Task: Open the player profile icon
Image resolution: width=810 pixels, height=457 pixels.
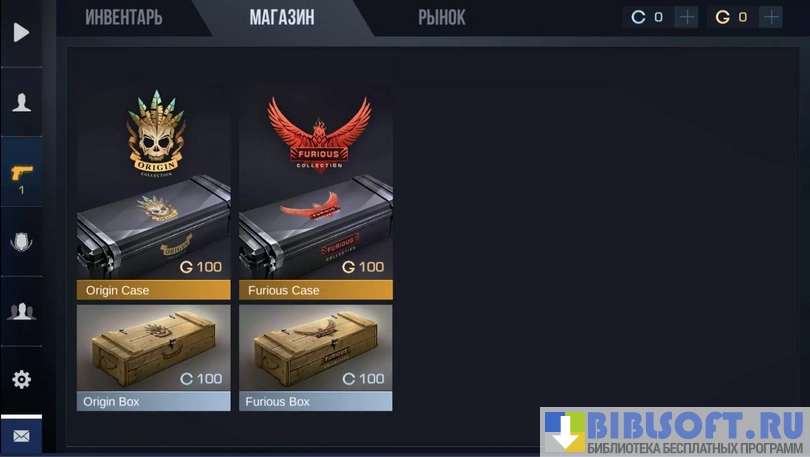Action: (21, 102)
